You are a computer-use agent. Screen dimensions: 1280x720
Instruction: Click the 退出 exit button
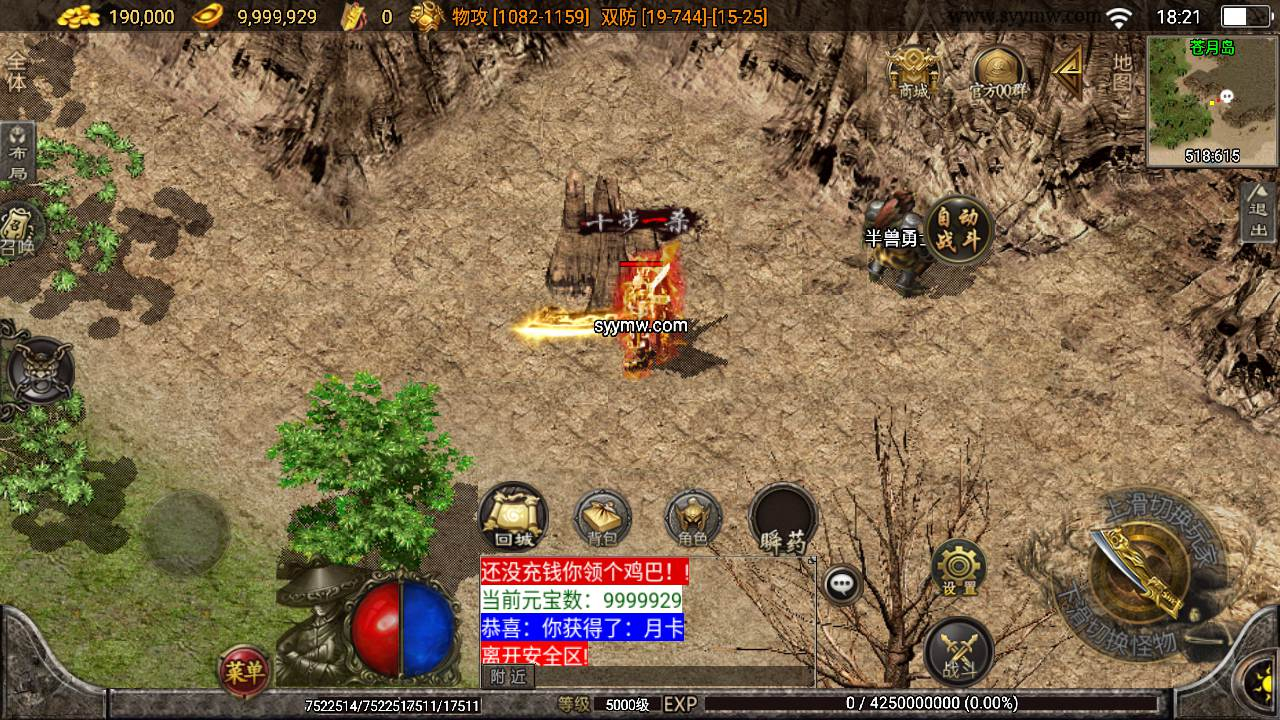1258,212
